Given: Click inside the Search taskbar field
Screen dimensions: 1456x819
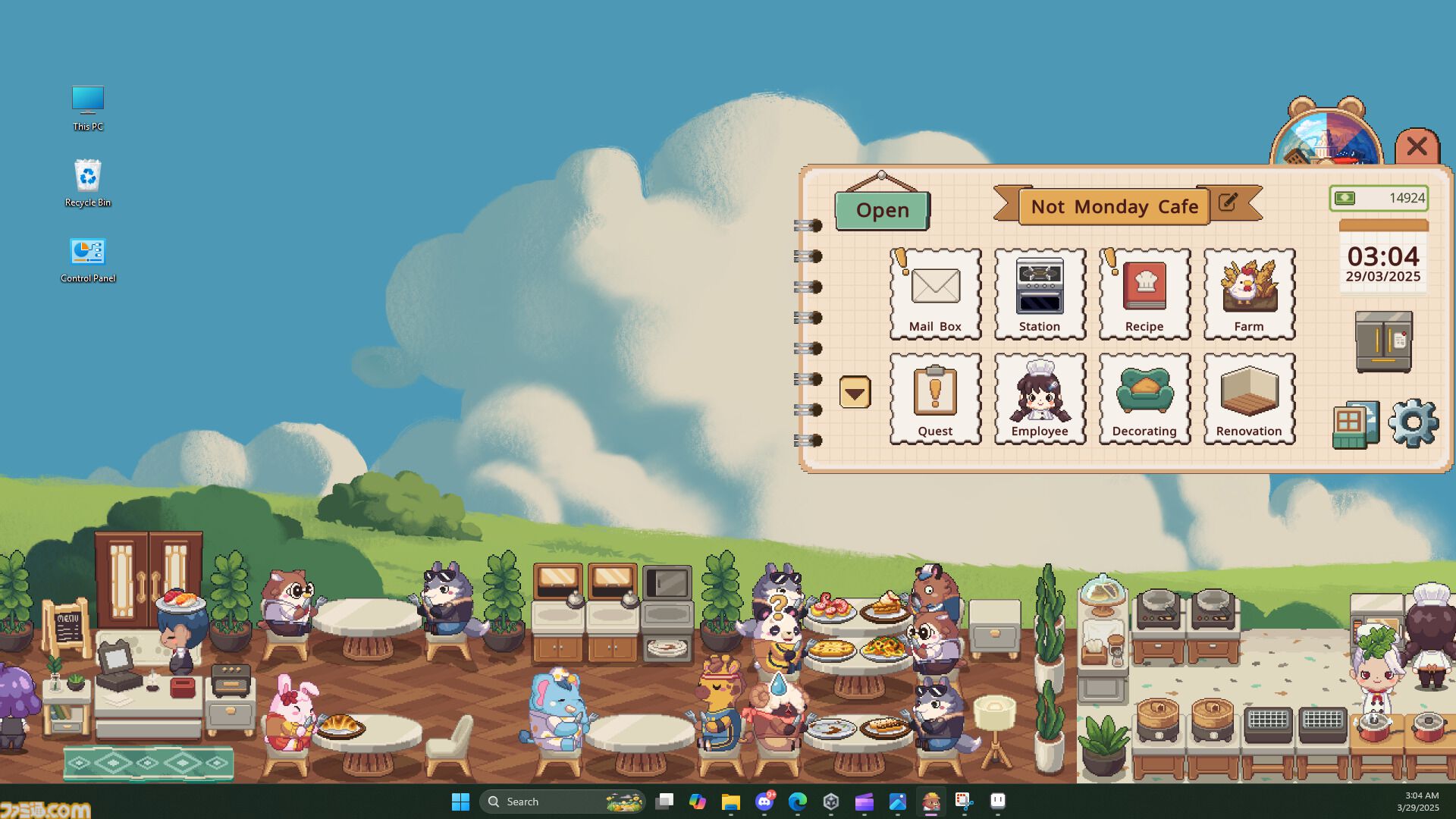Looking at the screenshot, I should 561,801.
